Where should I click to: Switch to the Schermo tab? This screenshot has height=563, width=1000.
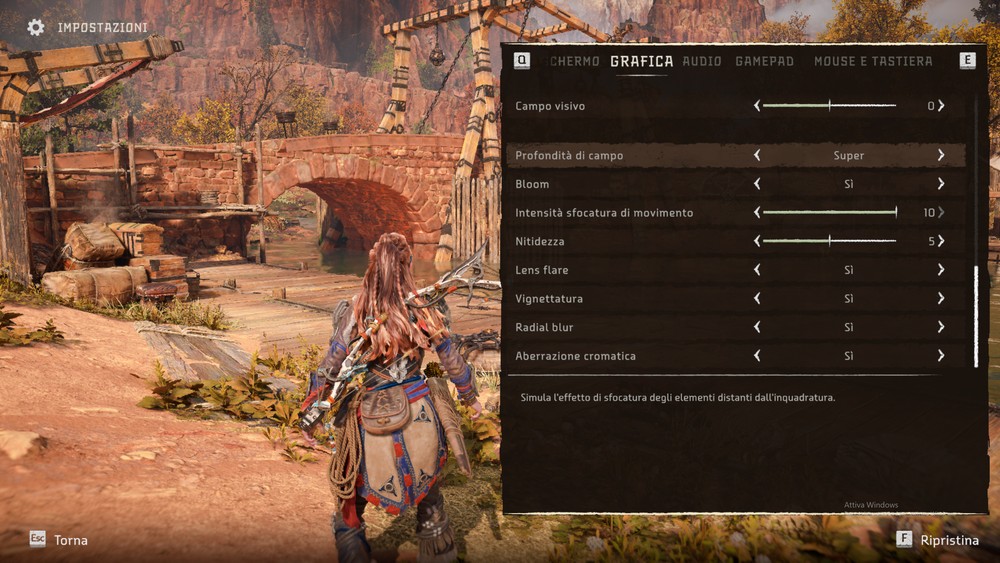[576, 61]
